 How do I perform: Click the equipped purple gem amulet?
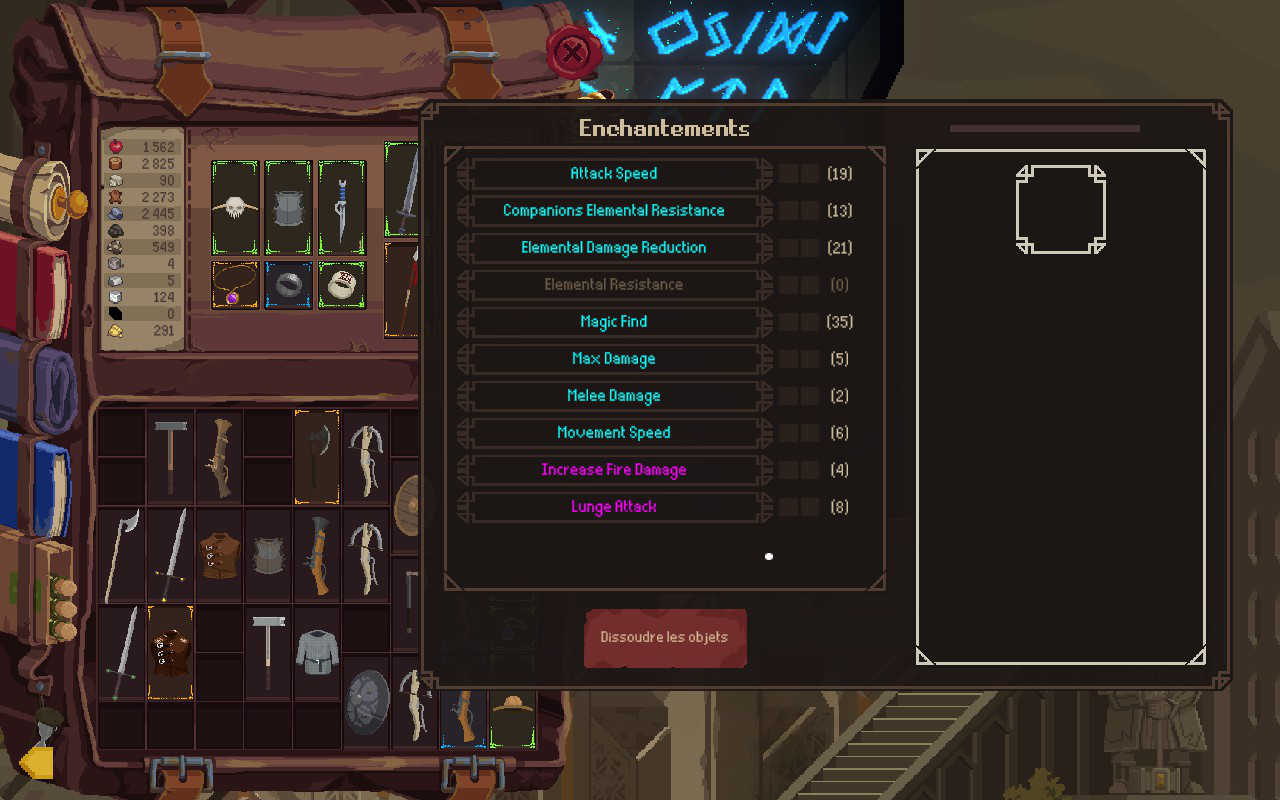click(235, 285)
